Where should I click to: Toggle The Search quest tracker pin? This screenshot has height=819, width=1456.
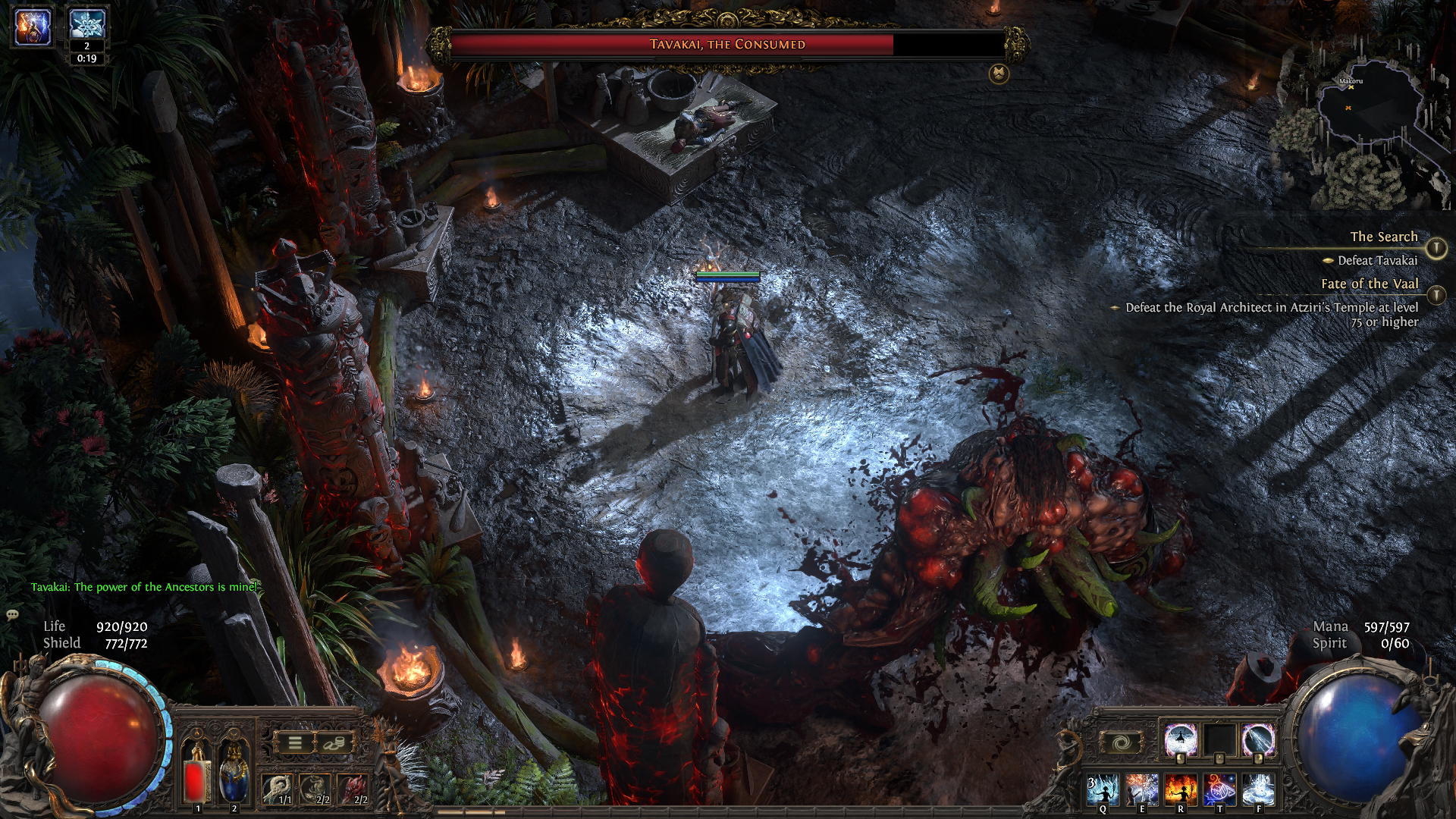coord(1436,248)
